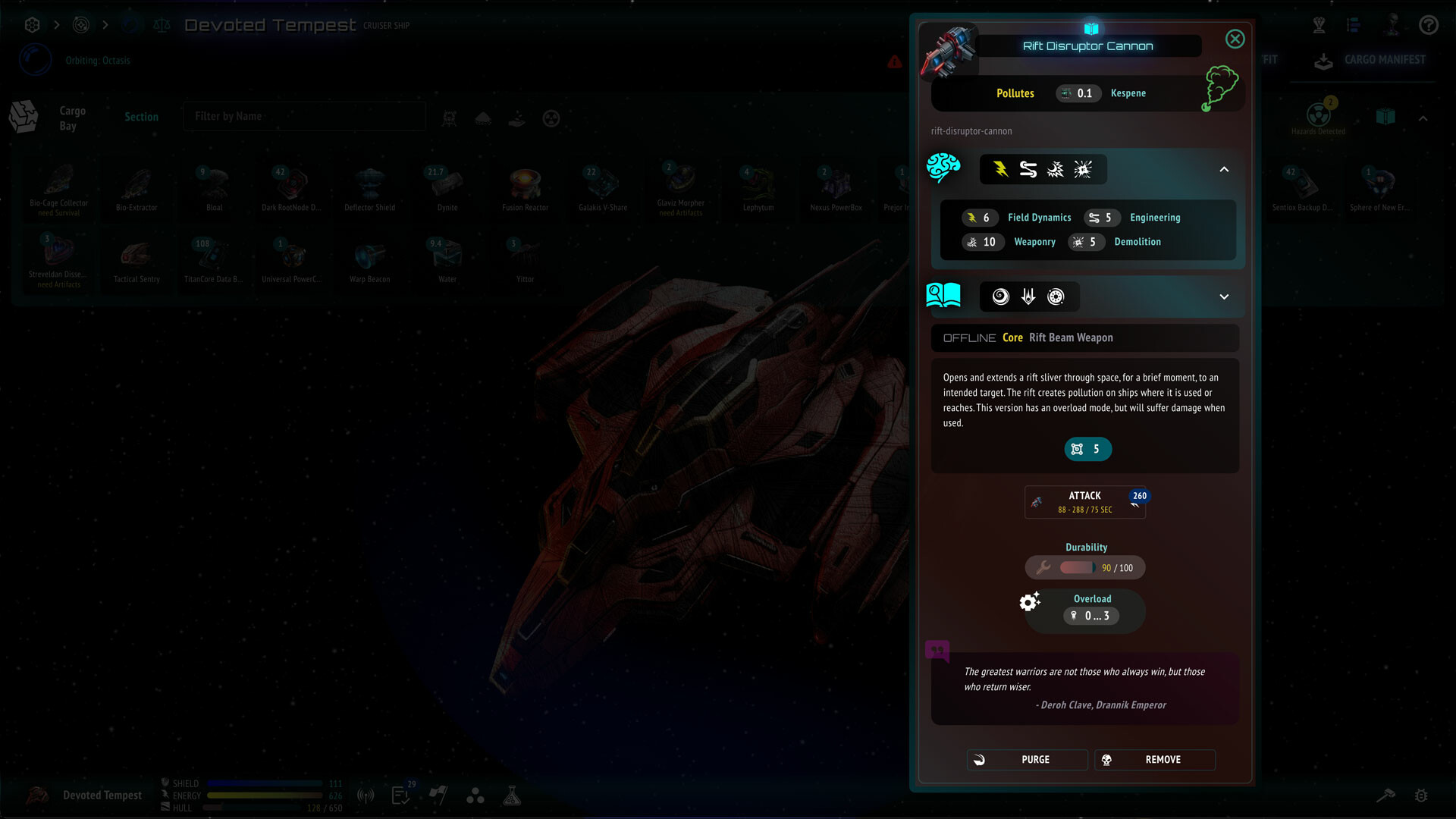Switch to the Section view in Cargo Bay
The image size is (1456, 819).
pos(142,116)
